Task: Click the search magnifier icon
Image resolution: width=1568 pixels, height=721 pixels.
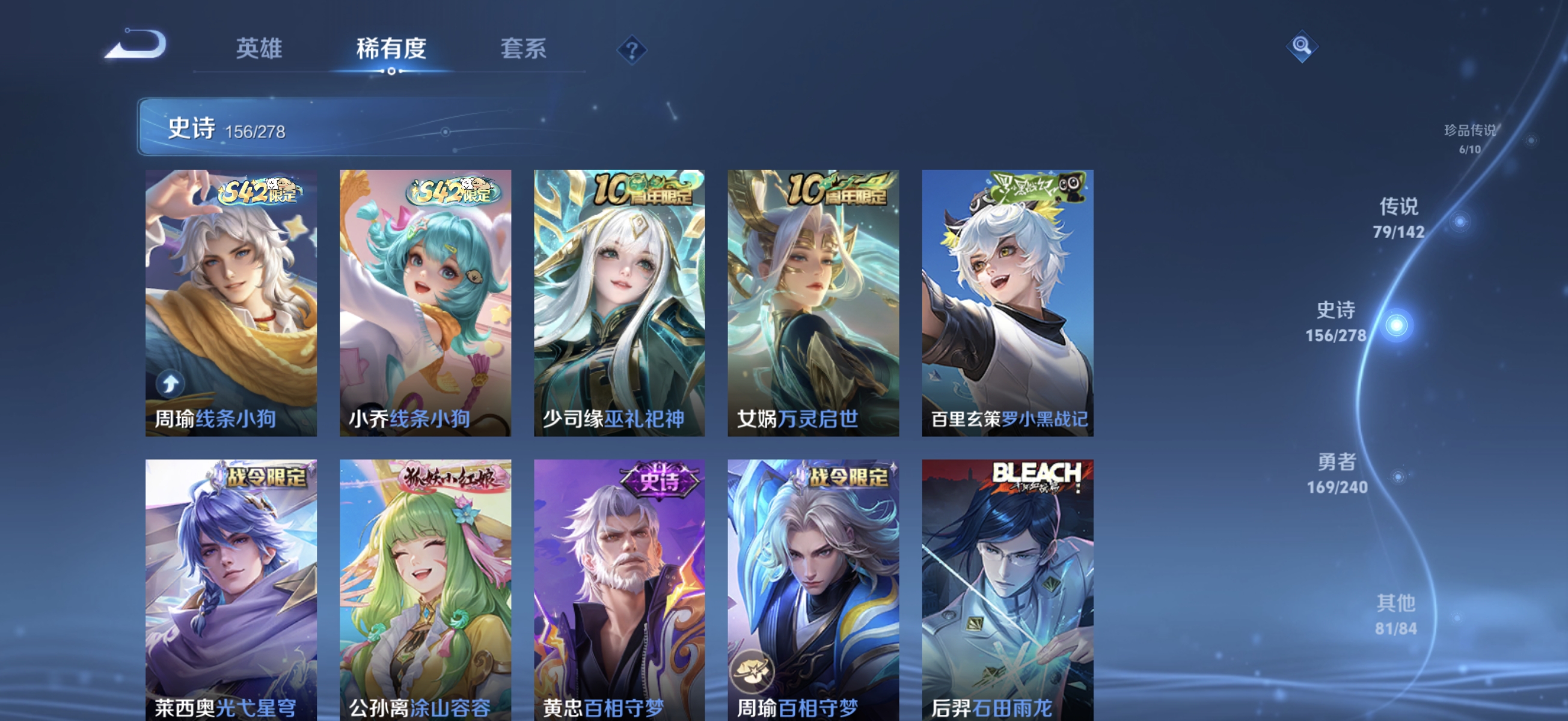Action: 1303,45
